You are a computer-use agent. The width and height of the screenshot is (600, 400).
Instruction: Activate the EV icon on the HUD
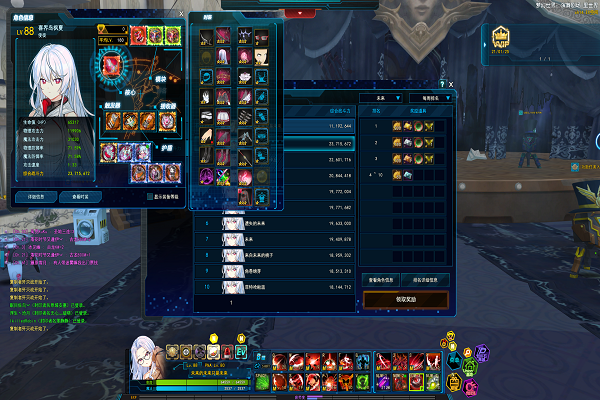241,352
